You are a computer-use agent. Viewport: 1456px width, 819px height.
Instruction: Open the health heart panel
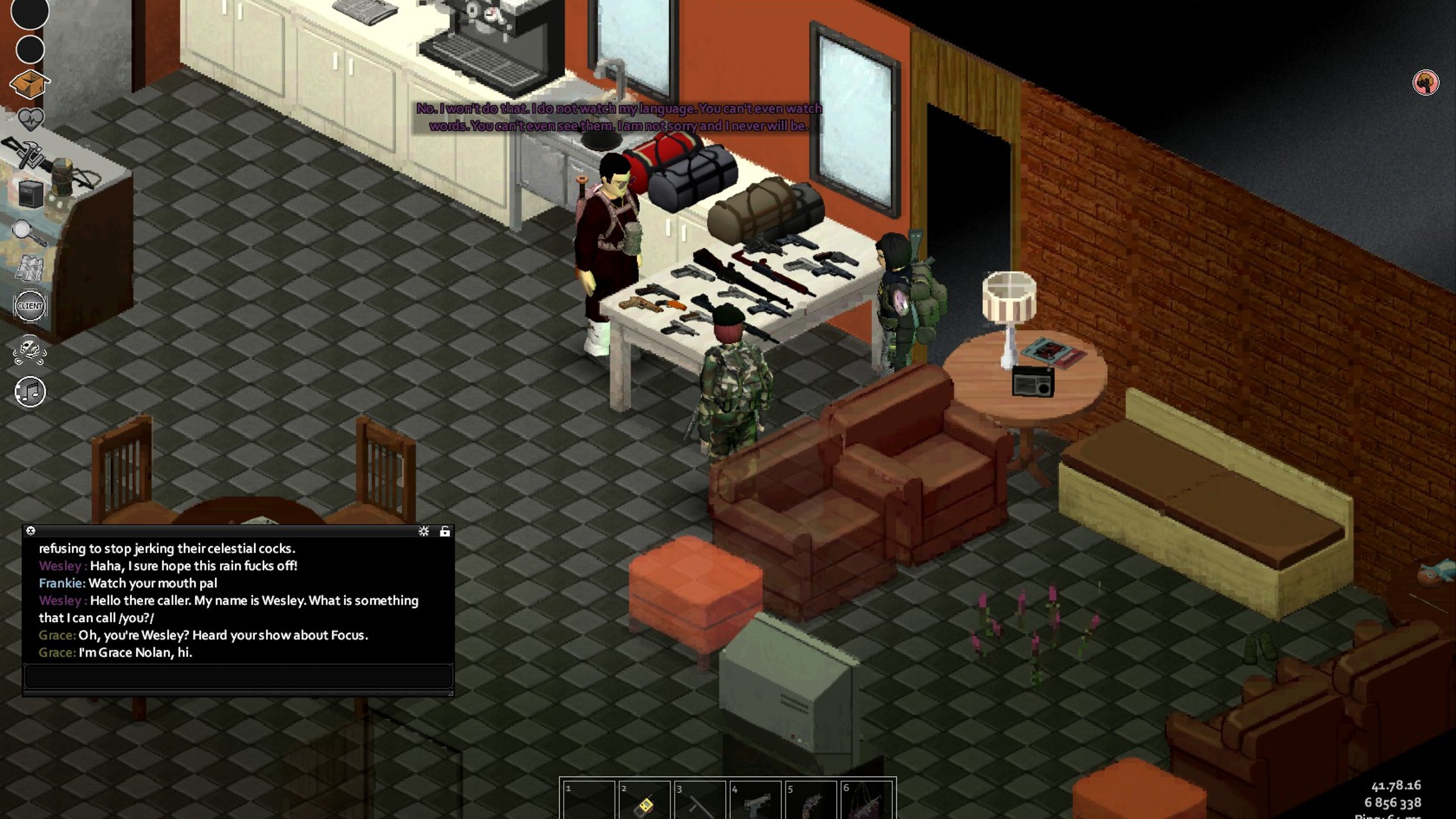point(30,118)
